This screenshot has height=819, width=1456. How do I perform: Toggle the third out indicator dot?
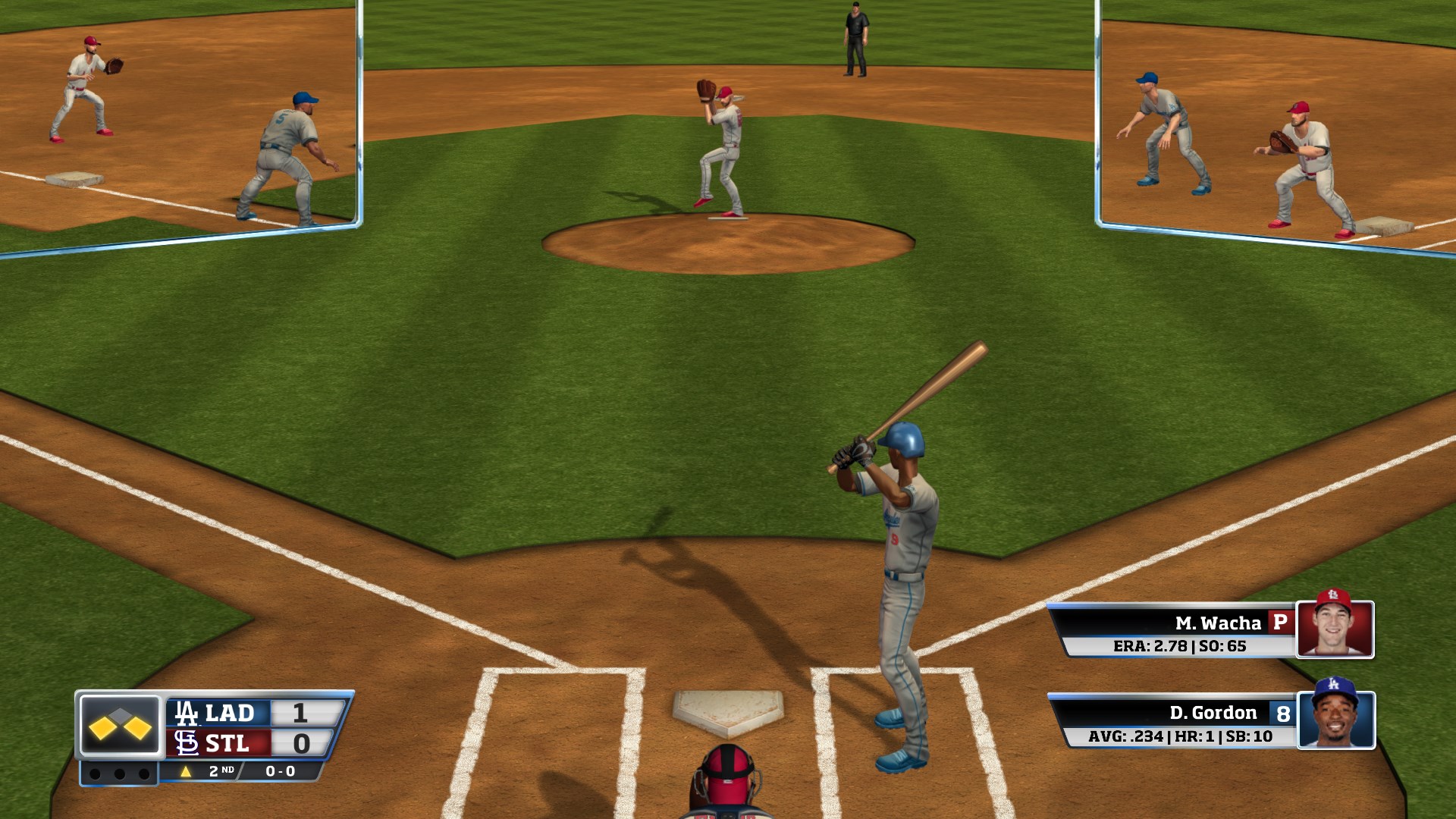coord(143,776)
